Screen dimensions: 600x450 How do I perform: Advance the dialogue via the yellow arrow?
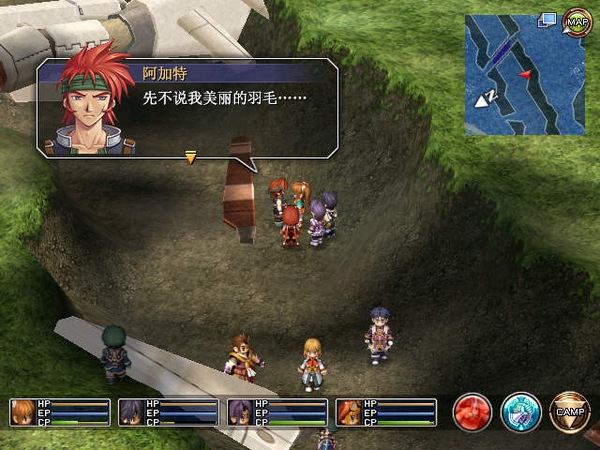point(190,156)
